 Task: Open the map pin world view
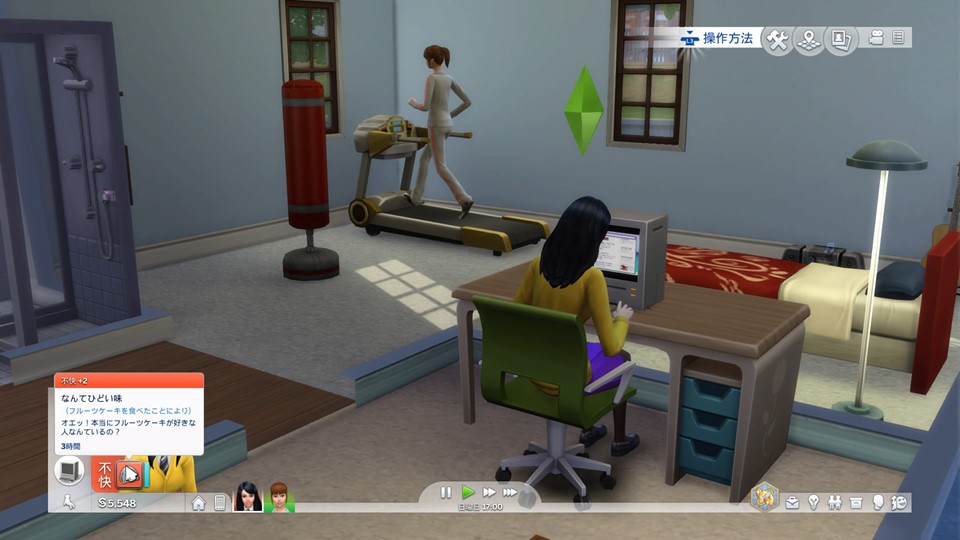809,39
